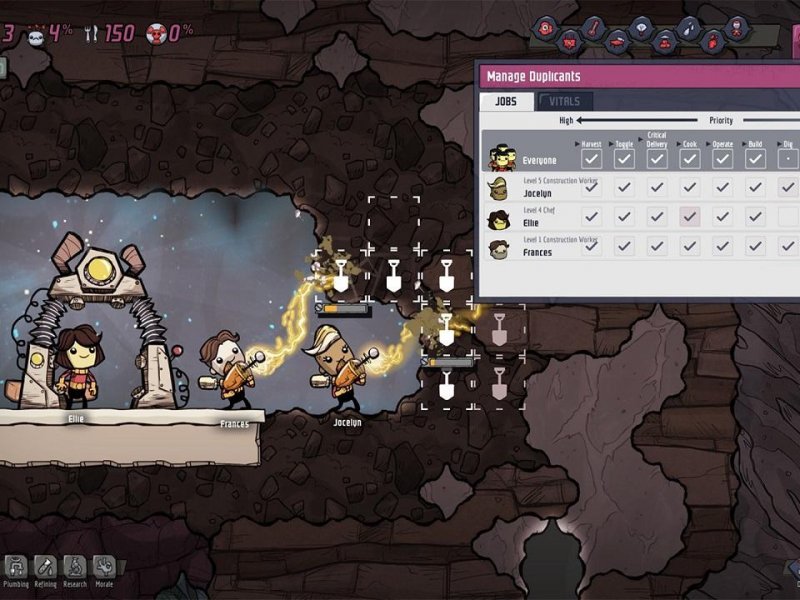
Task: Uncheck Frances's Build job
Action: click(755, 247)
